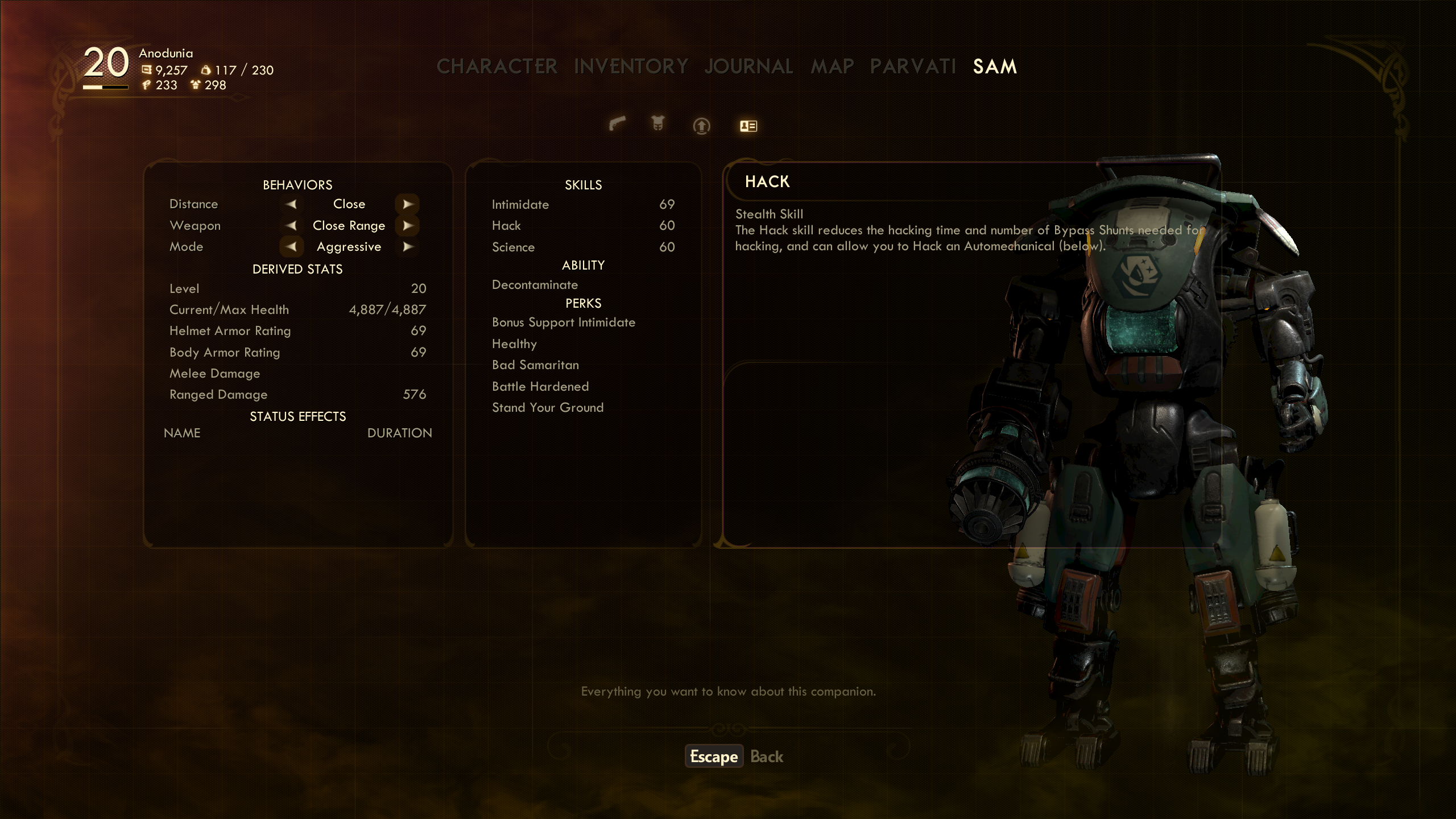
Task: Change Mode with the right arrow
Action: click(407, 247)
